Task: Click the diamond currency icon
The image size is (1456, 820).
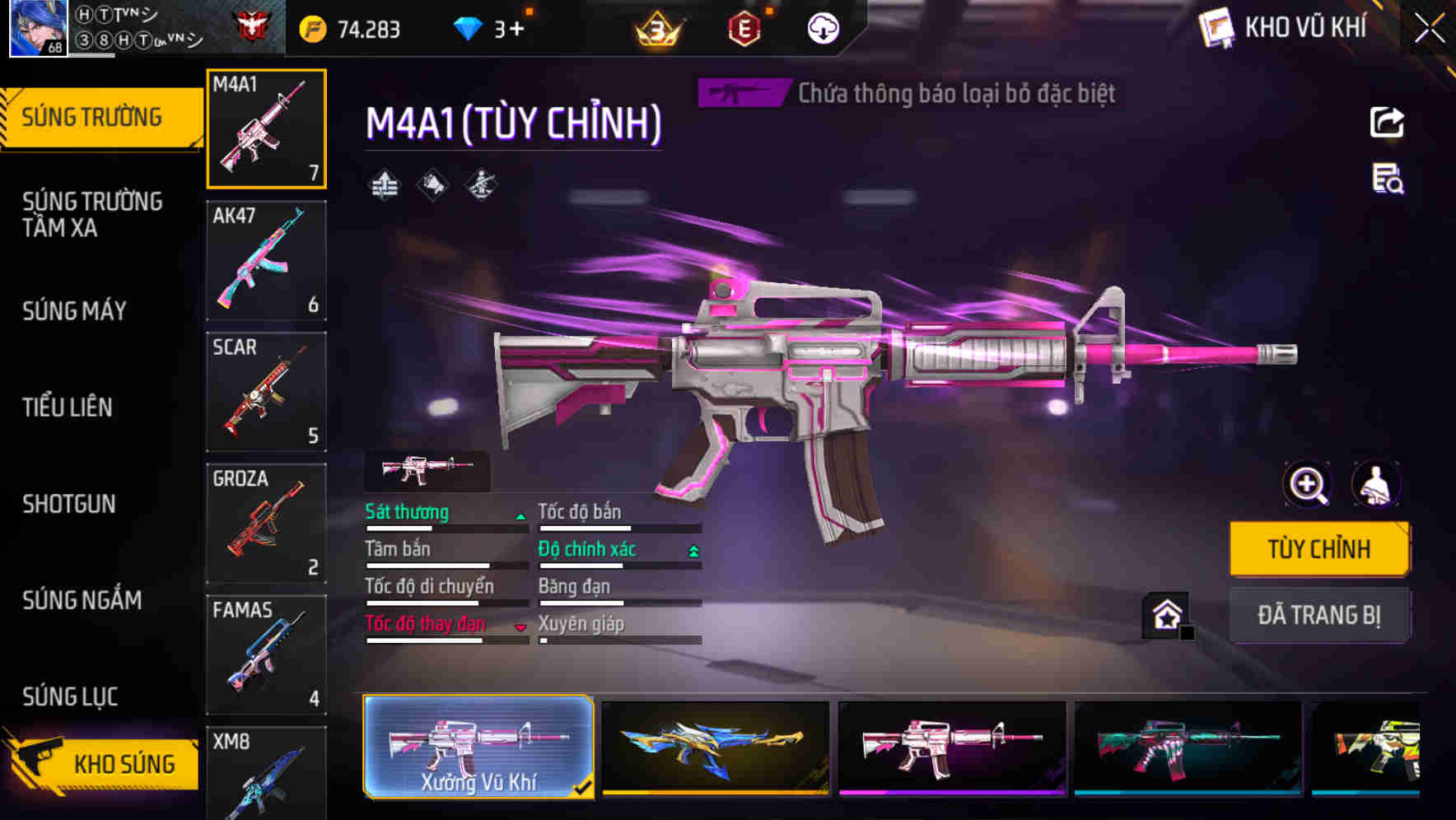Action: click(x=469, y=27)
